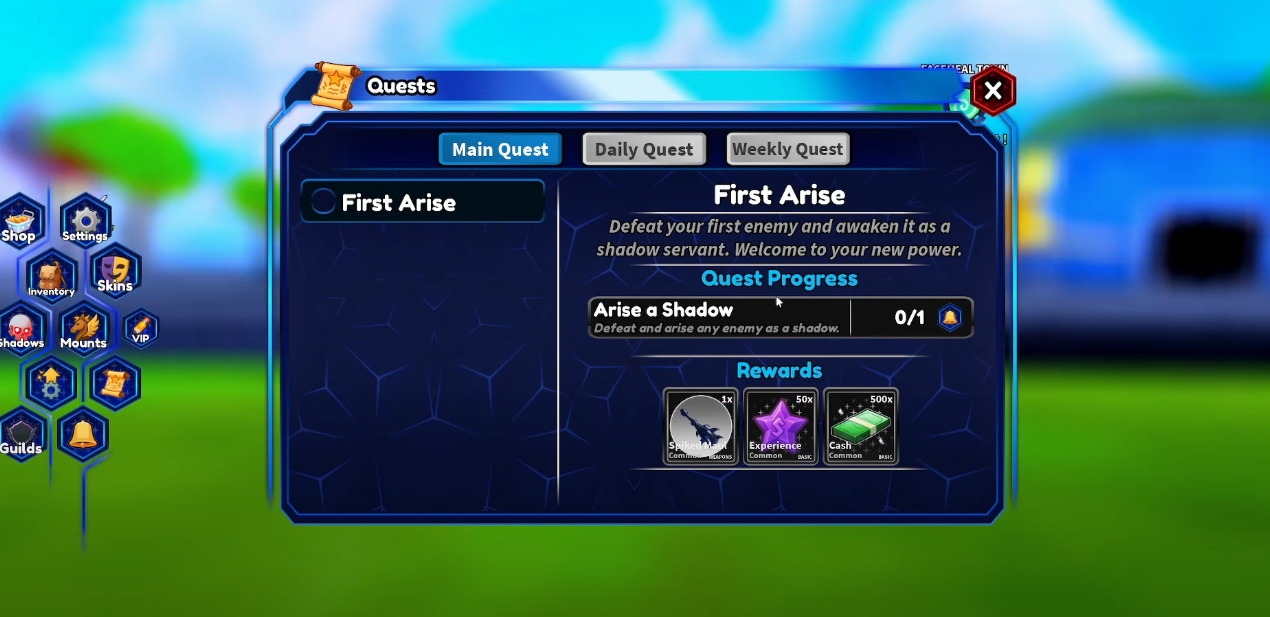The width and height of the screenshot is (1270, 617).
Task: Open the Mounts menu
Action: pos(83,329)
